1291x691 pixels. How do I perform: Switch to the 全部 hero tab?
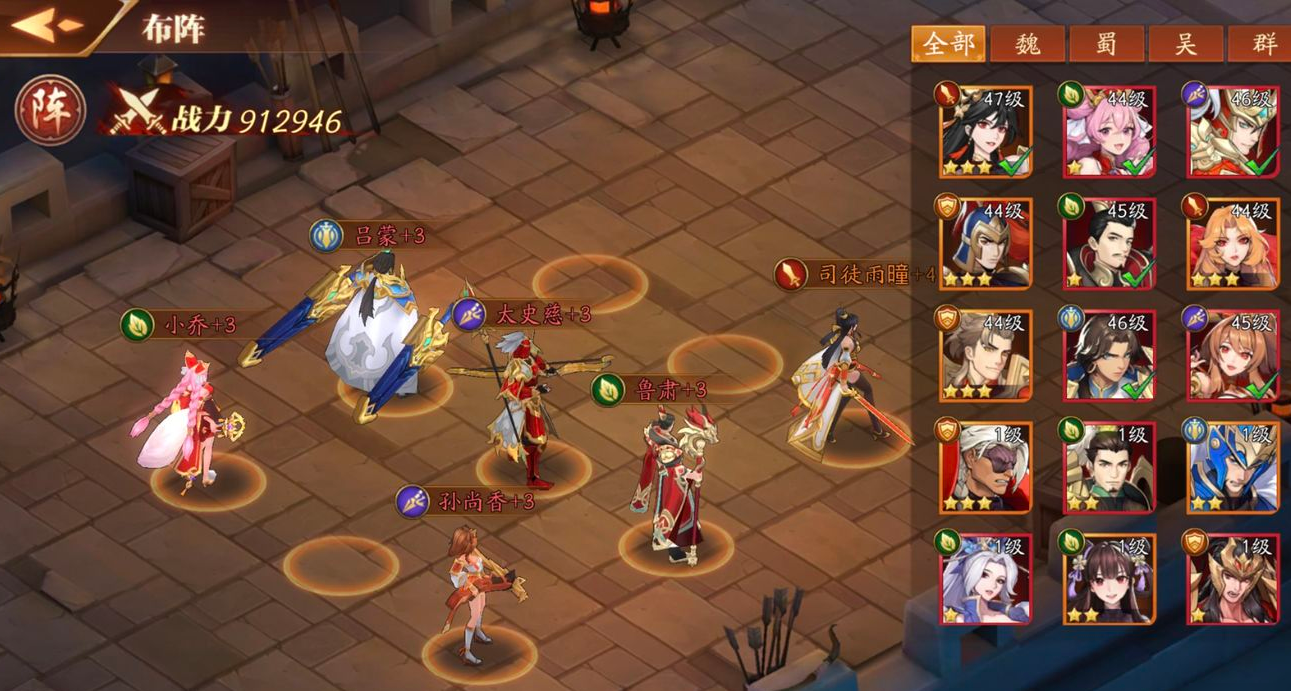(948, 44)
